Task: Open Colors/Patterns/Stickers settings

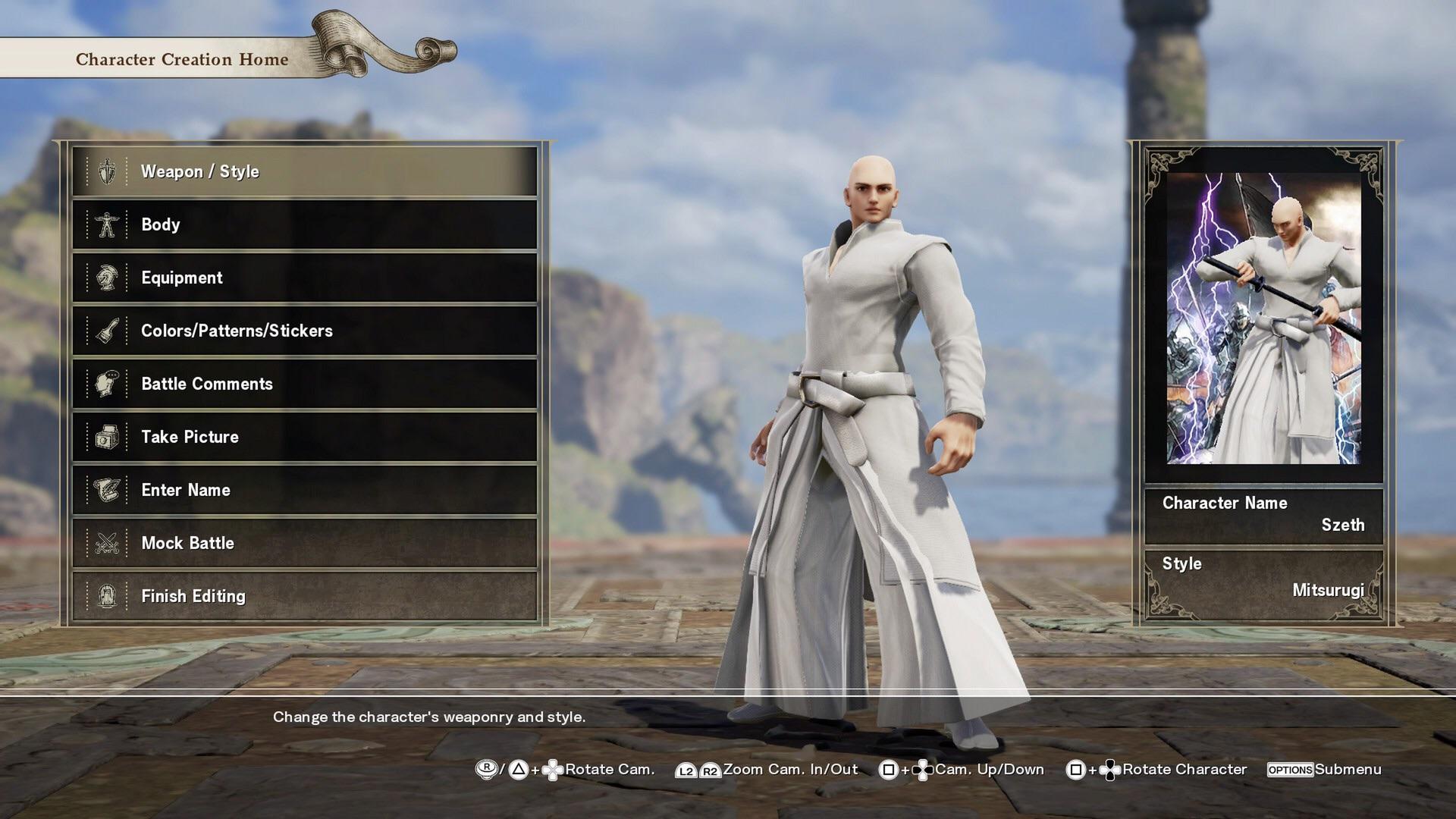Action: coord(305,331)
